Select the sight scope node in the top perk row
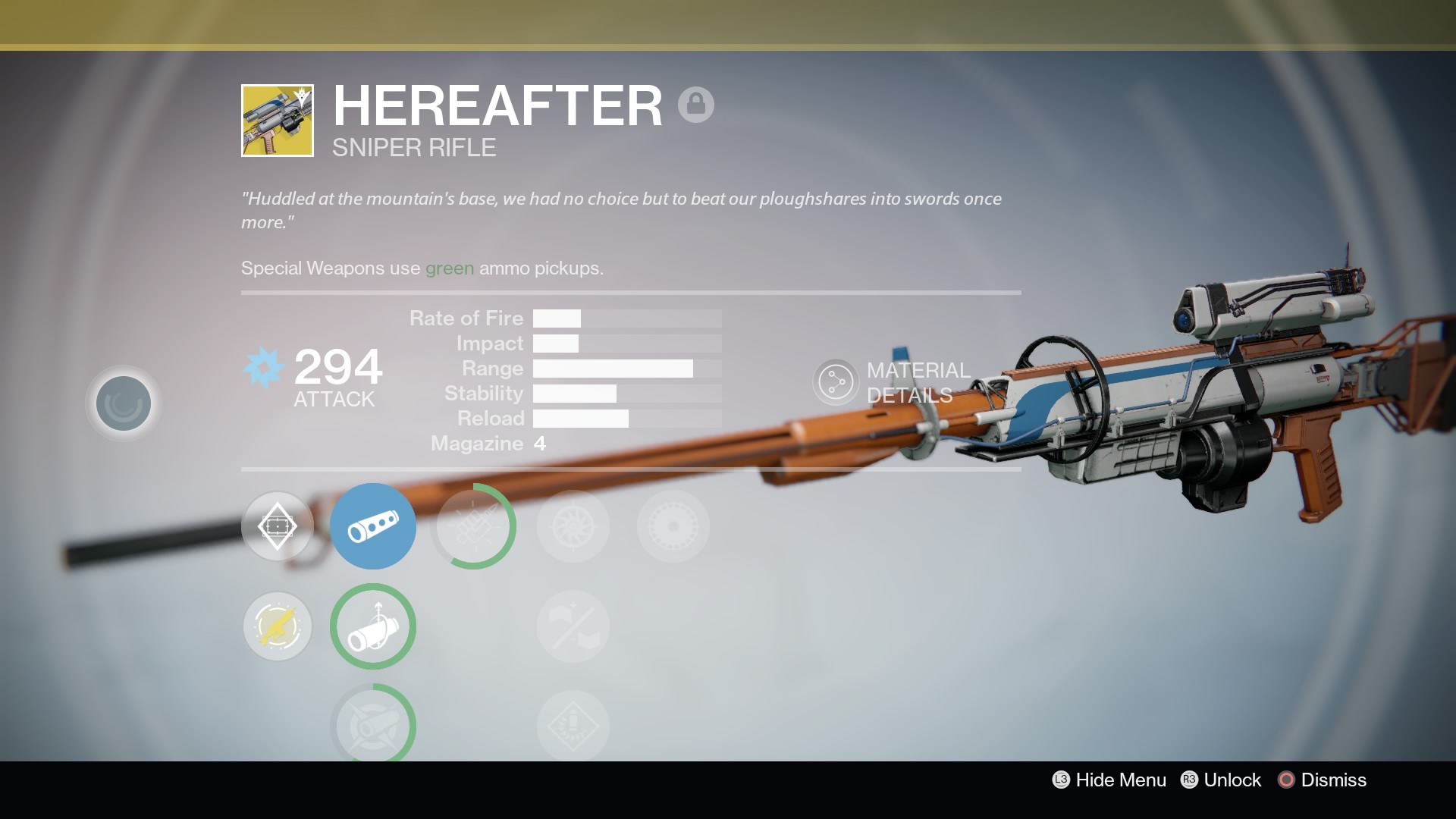This screenshot has width=1456, height=819. (x=277, y=526)
